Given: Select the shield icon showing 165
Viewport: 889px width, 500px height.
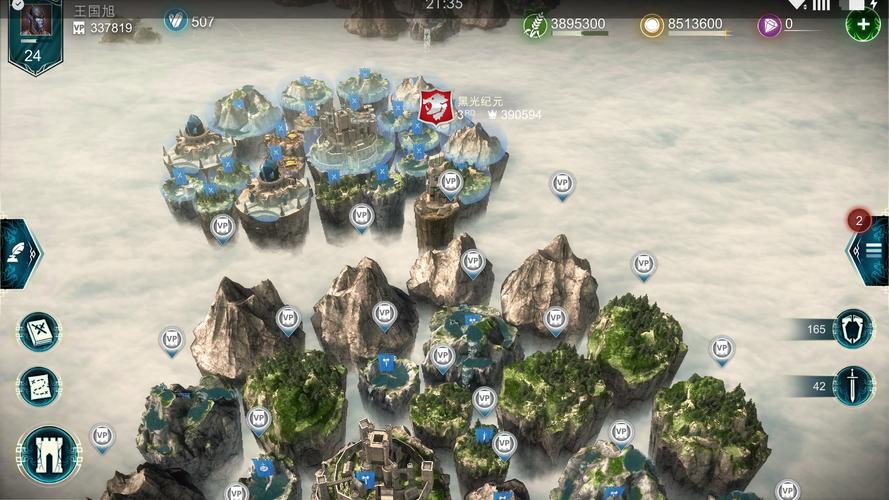Looking at the screenshot, I should (852, 329).
